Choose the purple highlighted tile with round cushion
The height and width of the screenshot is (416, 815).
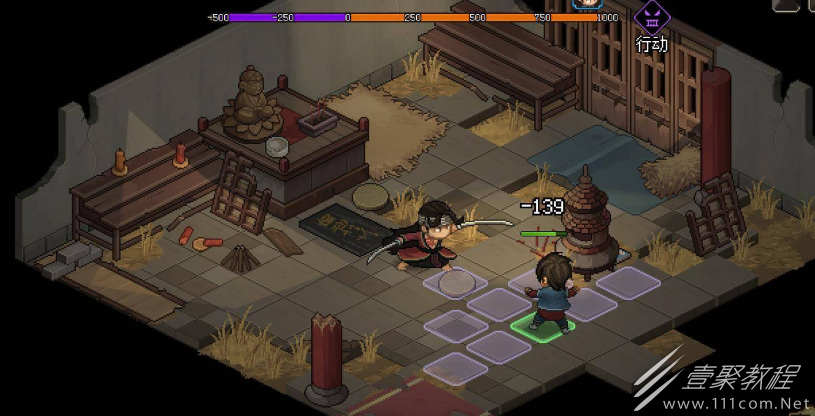pos(455,283)
